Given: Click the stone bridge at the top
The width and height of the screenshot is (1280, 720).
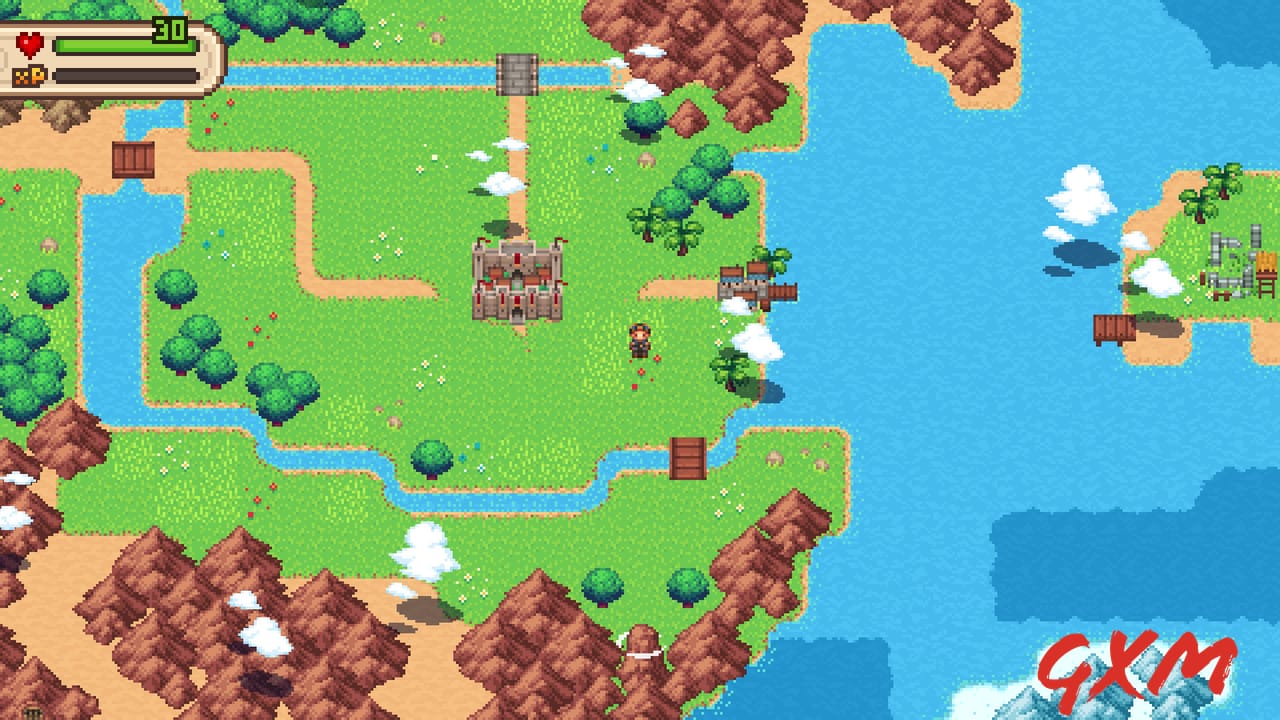Looking at the screenshot, I should point(516,76).
